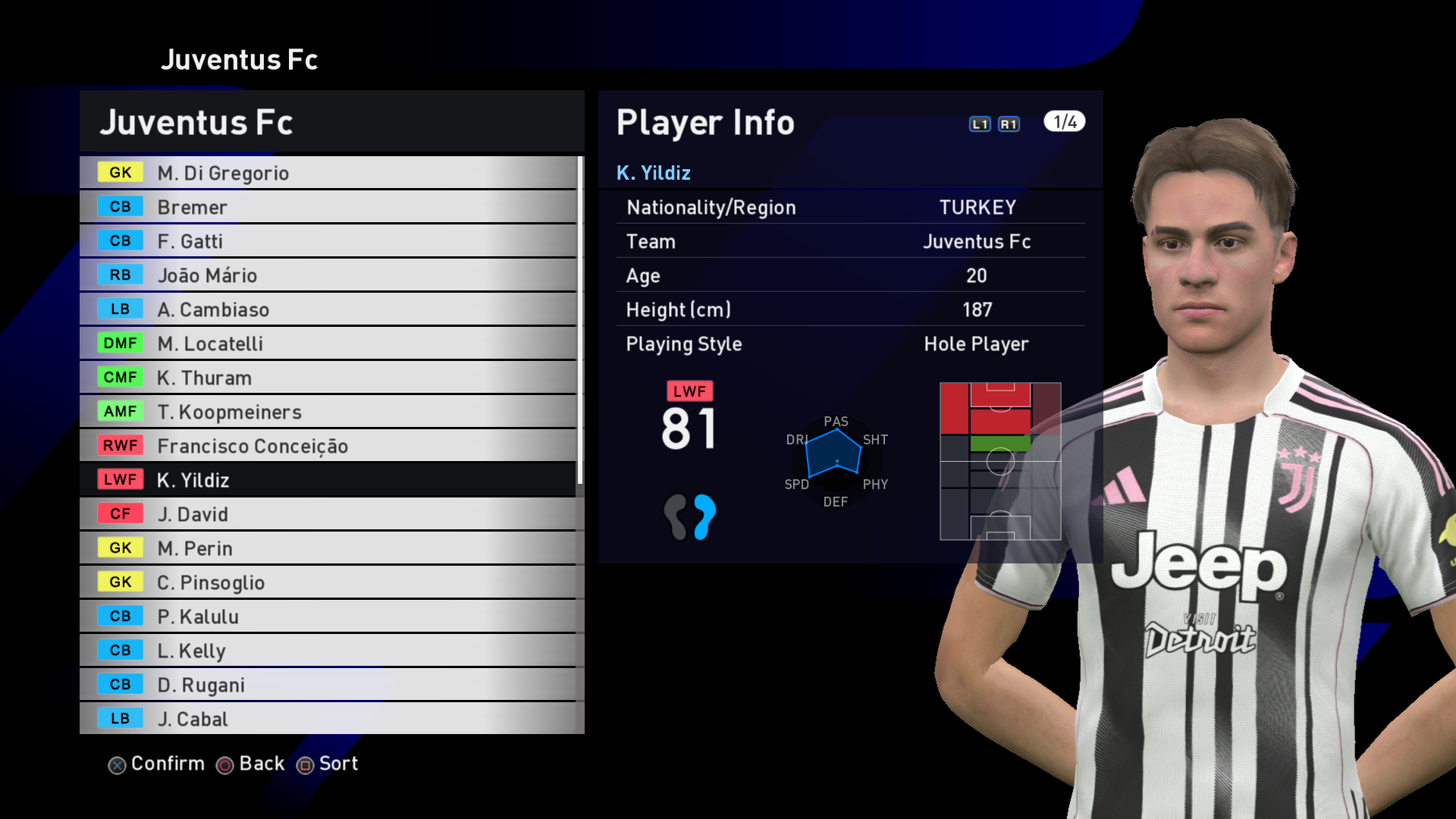Select C. Pinsoglio in the list
The image size is (1456, 819).
pos(328,582)
